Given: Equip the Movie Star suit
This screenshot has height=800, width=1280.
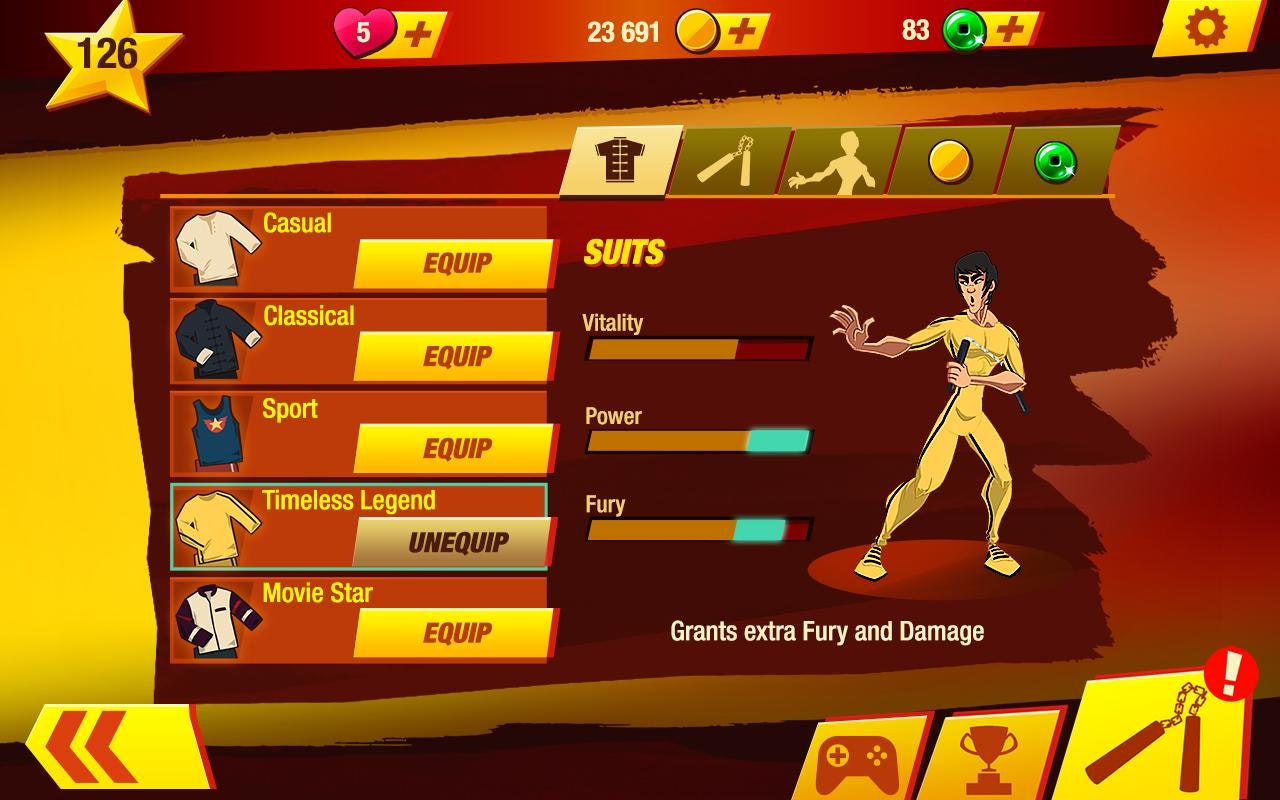Looking at the screenshot, I should tap(456, 633).
